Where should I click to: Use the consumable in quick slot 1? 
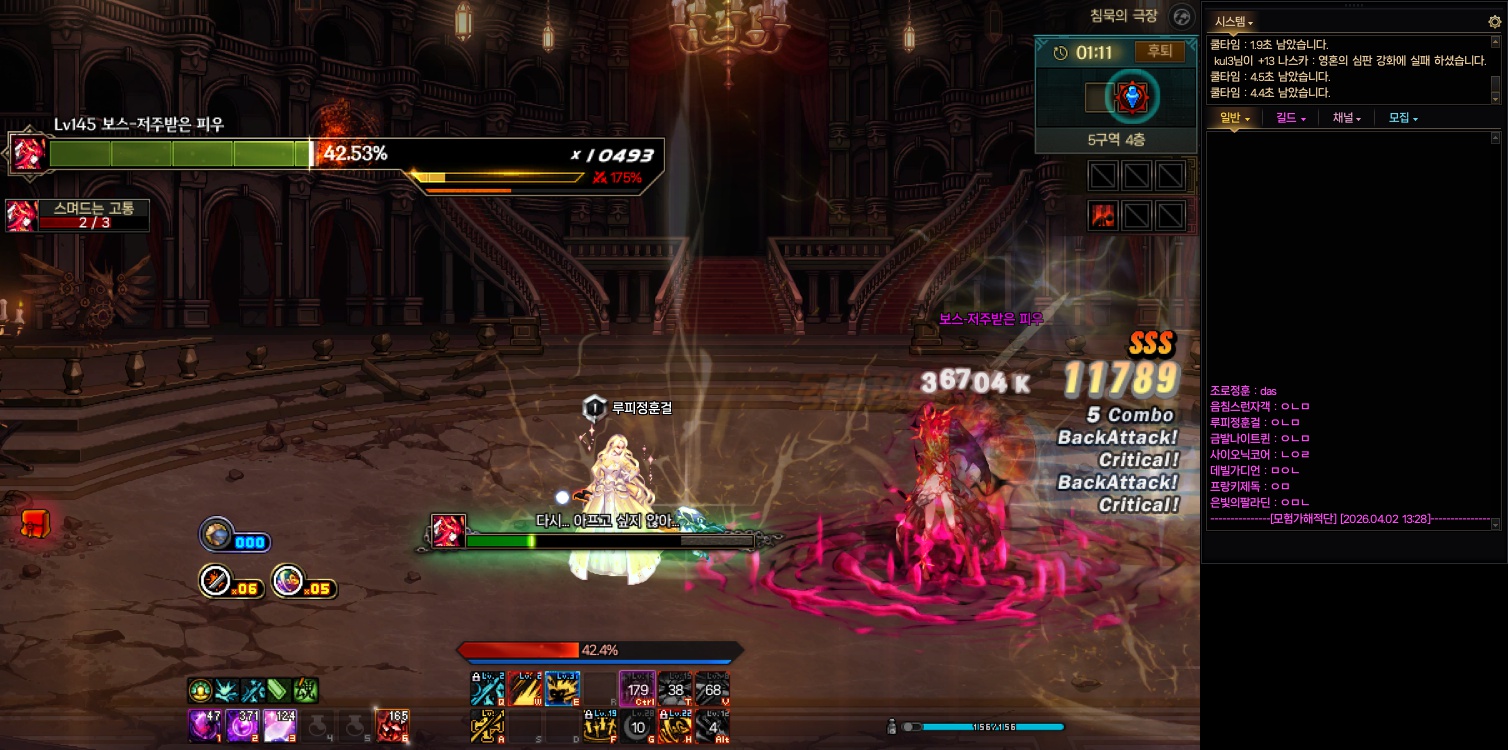[x=204, y=725]
